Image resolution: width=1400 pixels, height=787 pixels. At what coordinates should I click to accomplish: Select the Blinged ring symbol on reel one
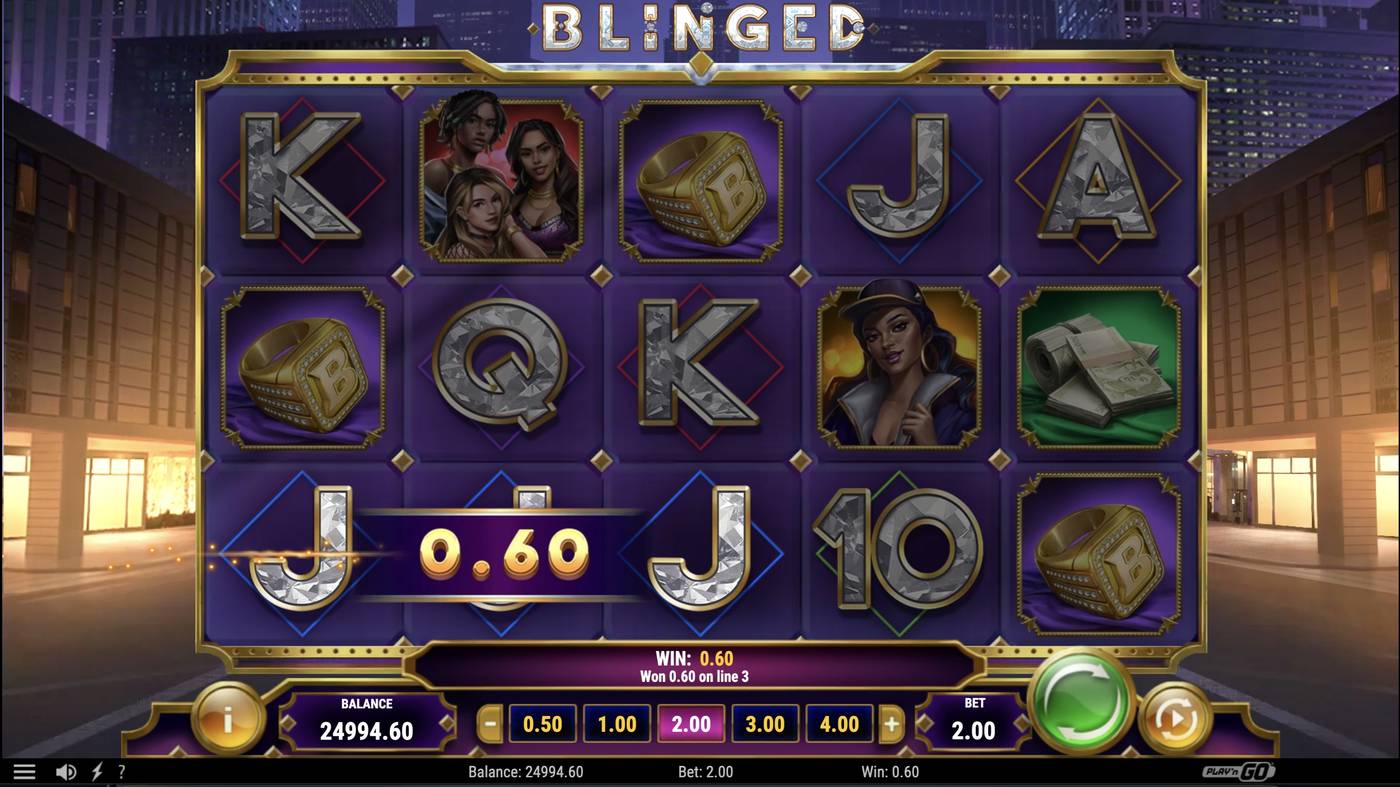301,368
